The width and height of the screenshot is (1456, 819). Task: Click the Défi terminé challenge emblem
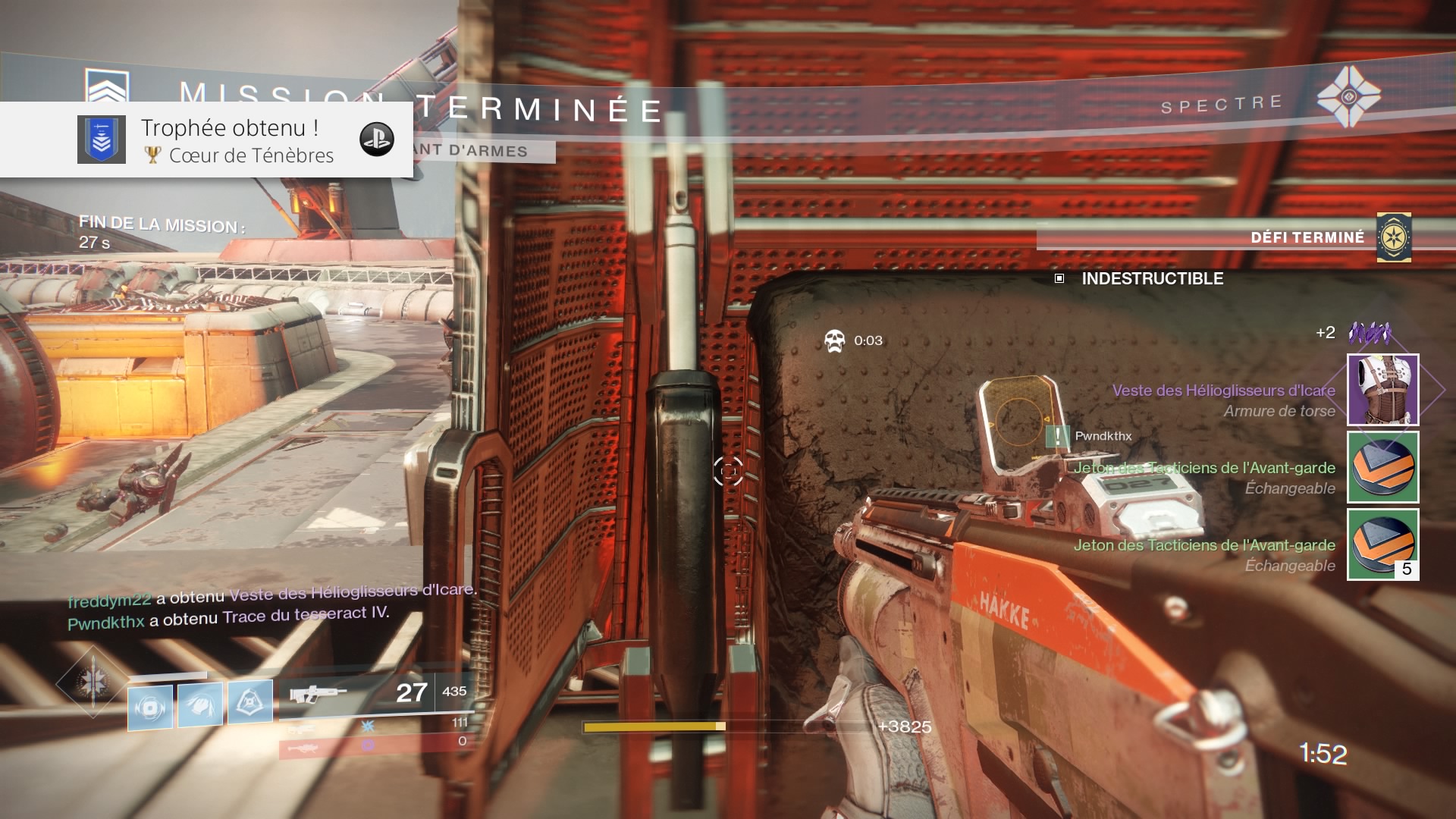(x=1394, y=238)
